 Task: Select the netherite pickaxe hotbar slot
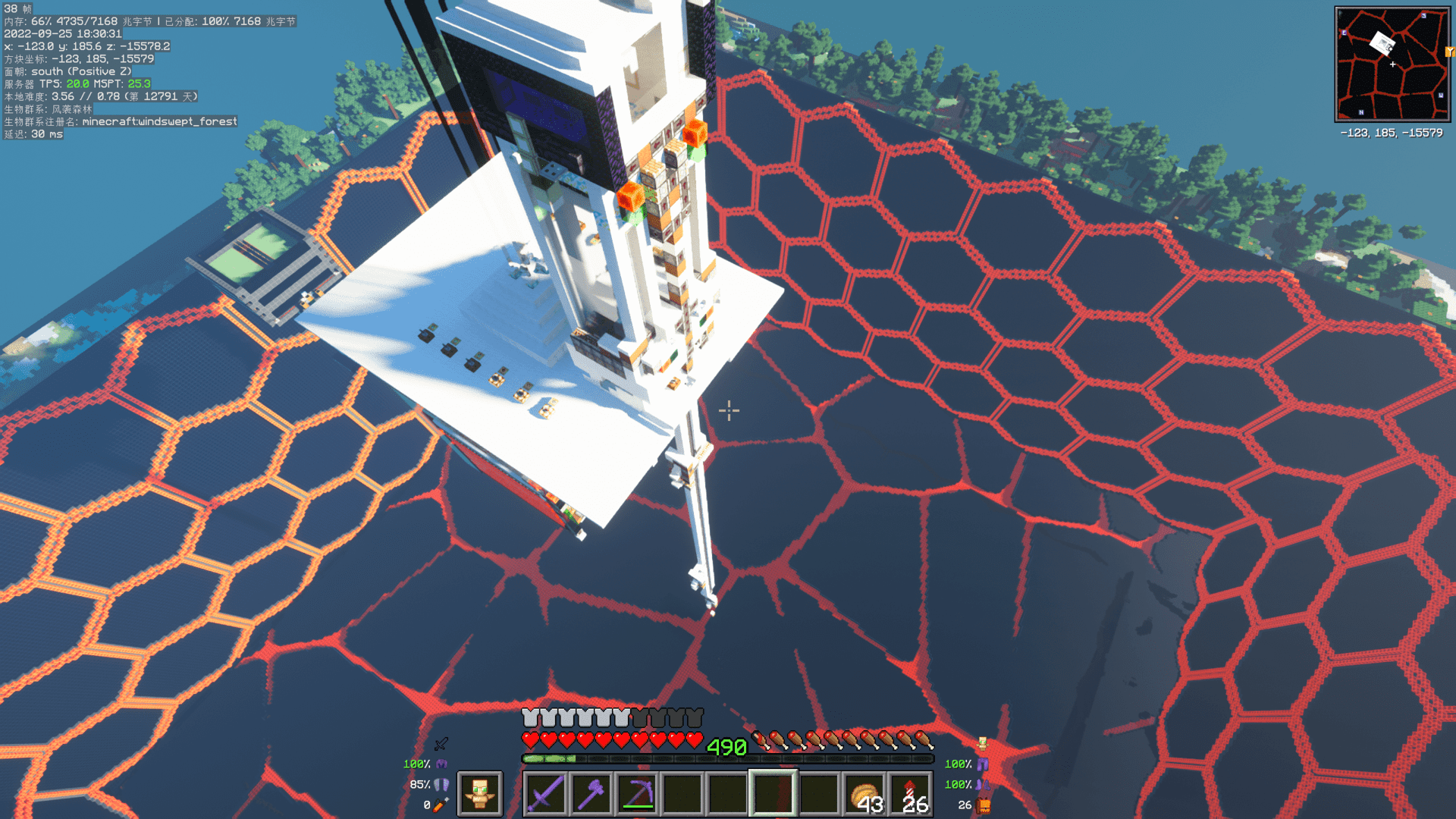(637, 794)
